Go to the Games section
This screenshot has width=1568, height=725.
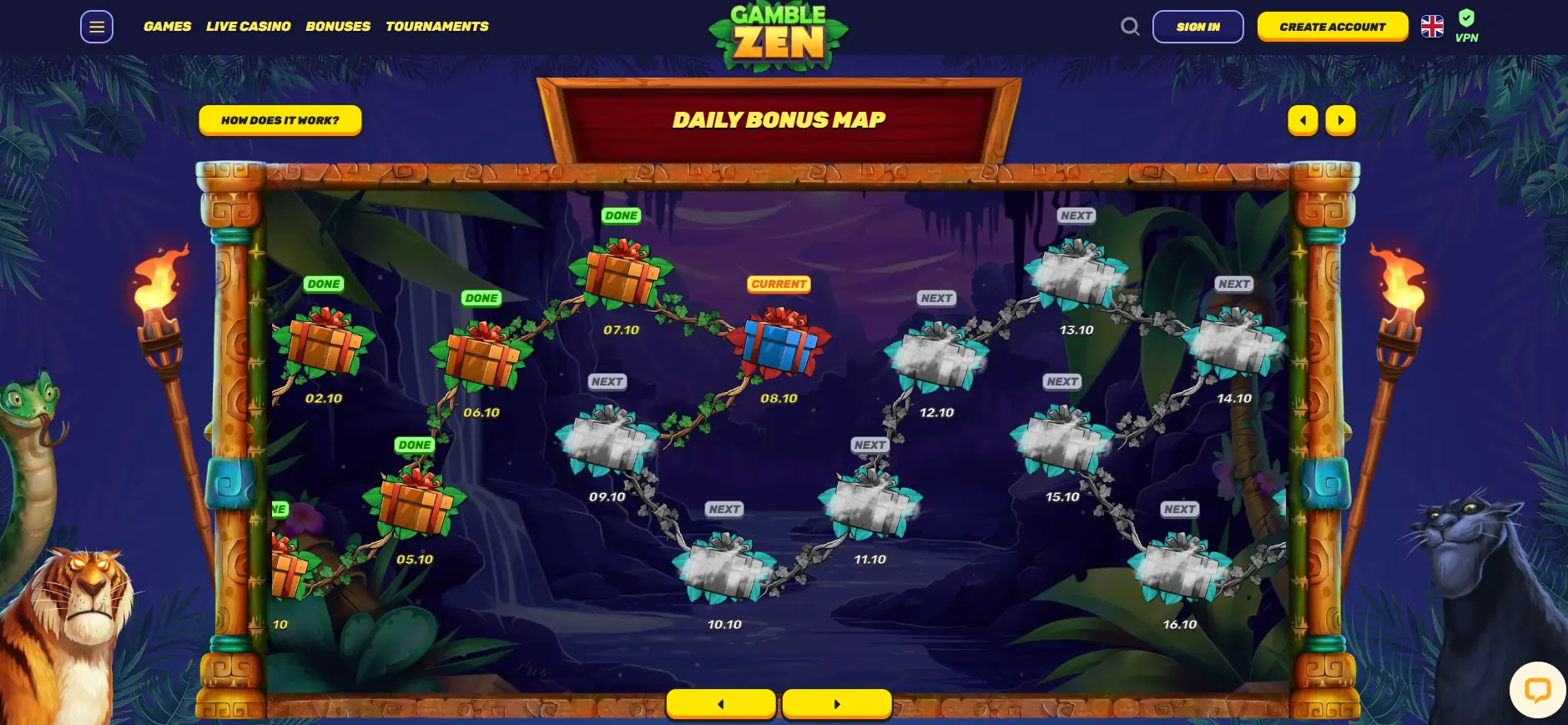[167, 27]
